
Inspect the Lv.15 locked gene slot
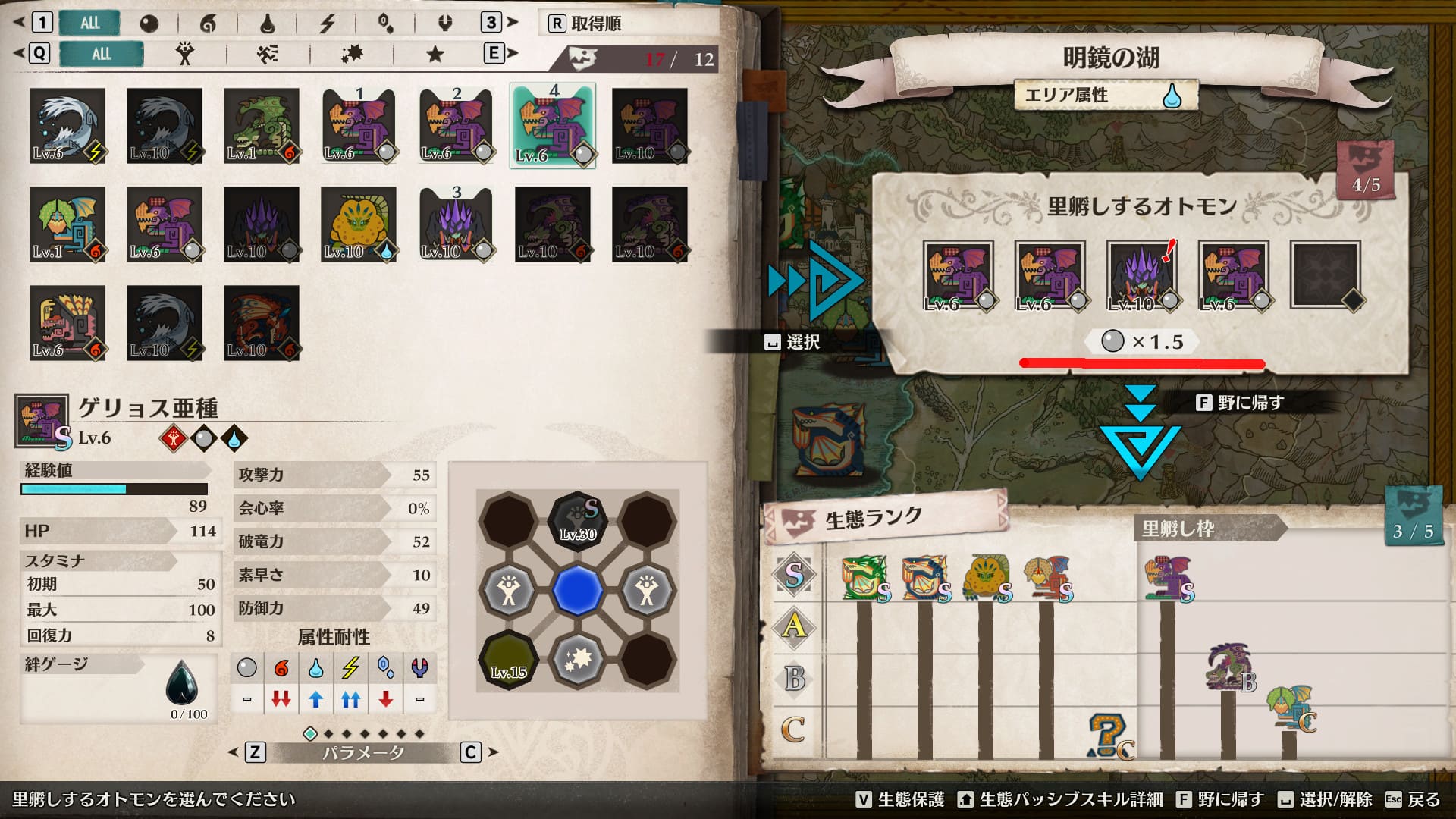tap(508, 660)
